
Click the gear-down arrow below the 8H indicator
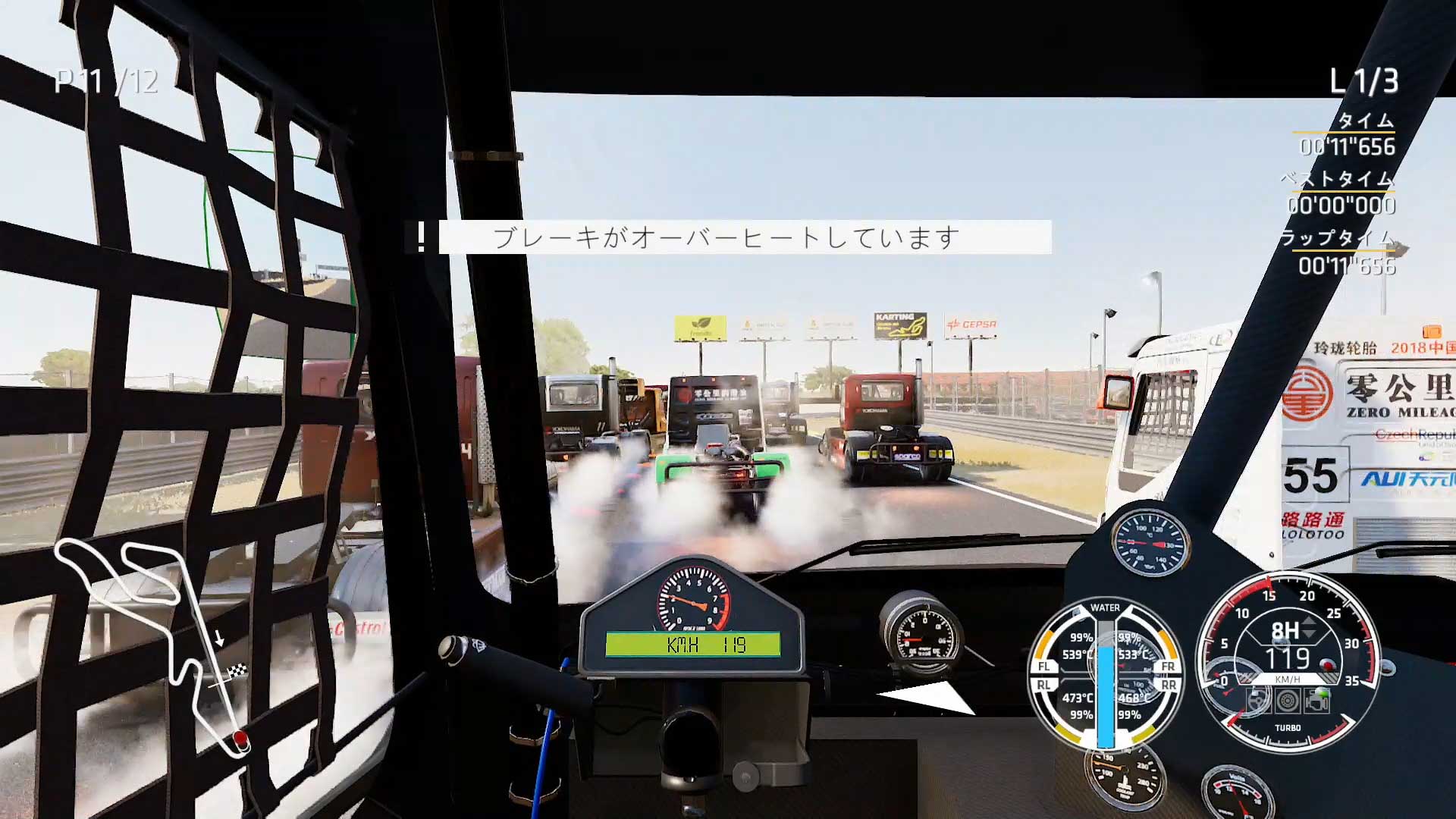tap(1308, 634)
